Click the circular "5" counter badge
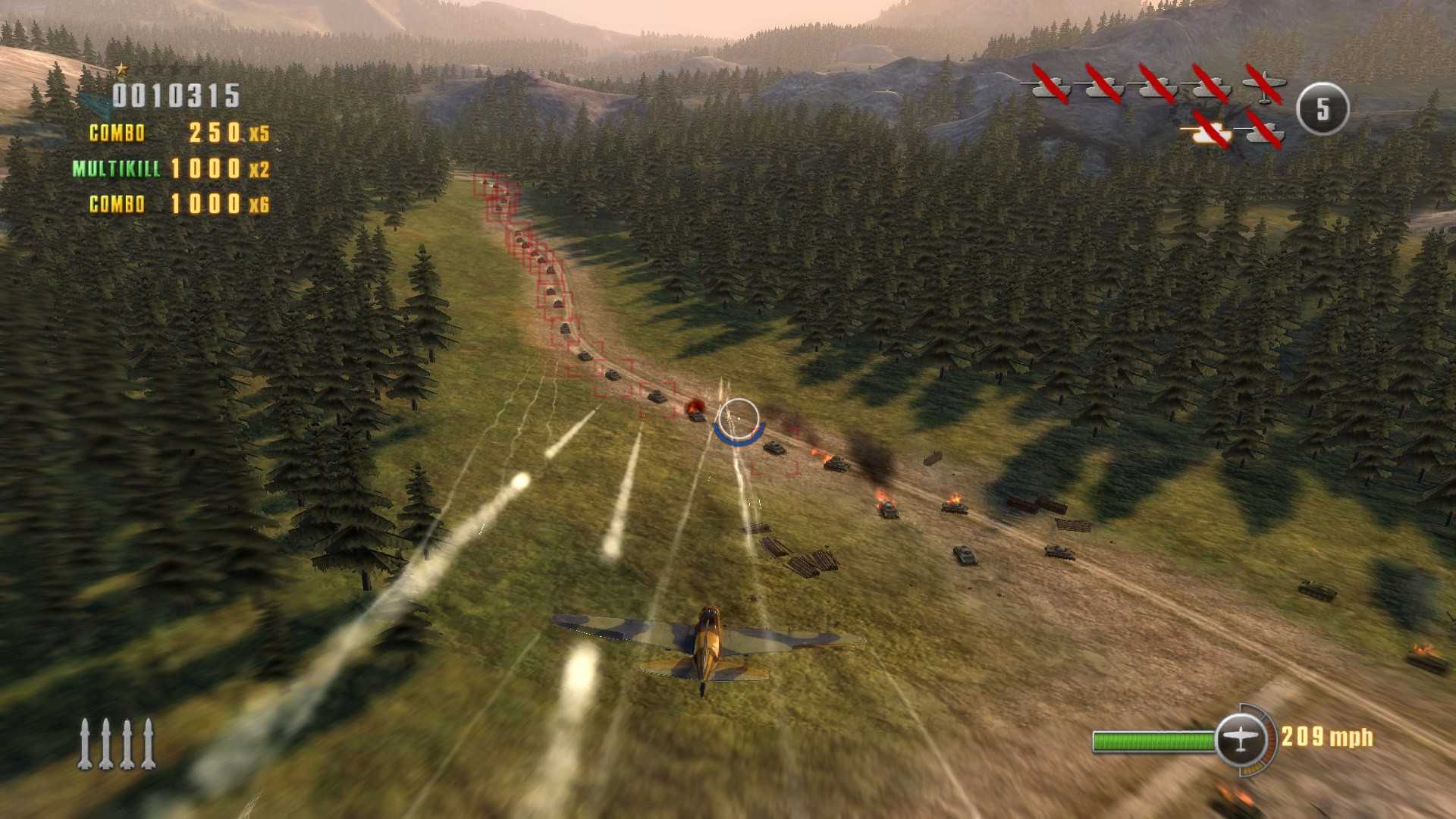 [x=1323, y=110]
